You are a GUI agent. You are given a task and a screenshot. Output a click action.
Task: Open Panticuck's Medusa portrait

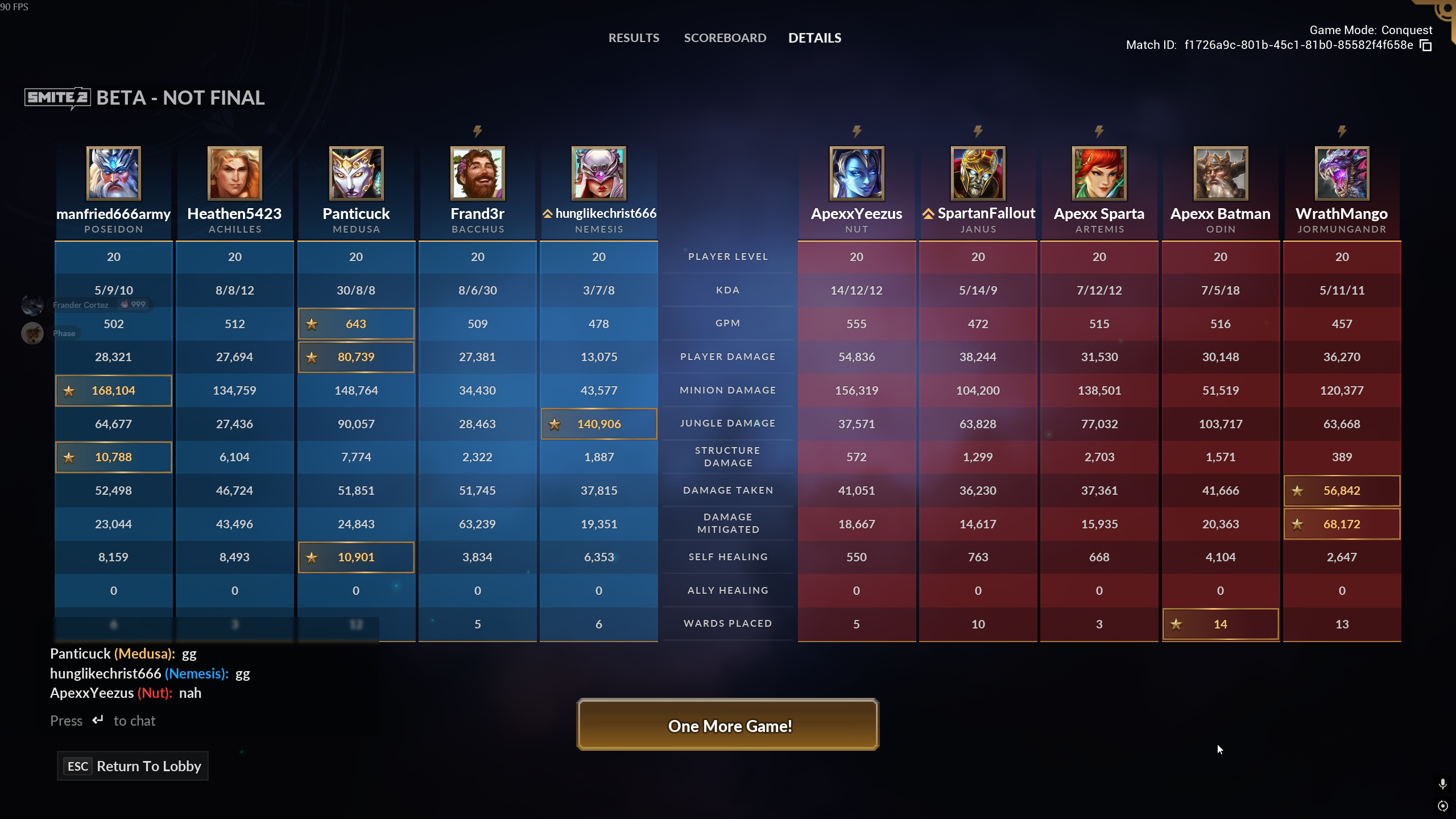point(356,173)
